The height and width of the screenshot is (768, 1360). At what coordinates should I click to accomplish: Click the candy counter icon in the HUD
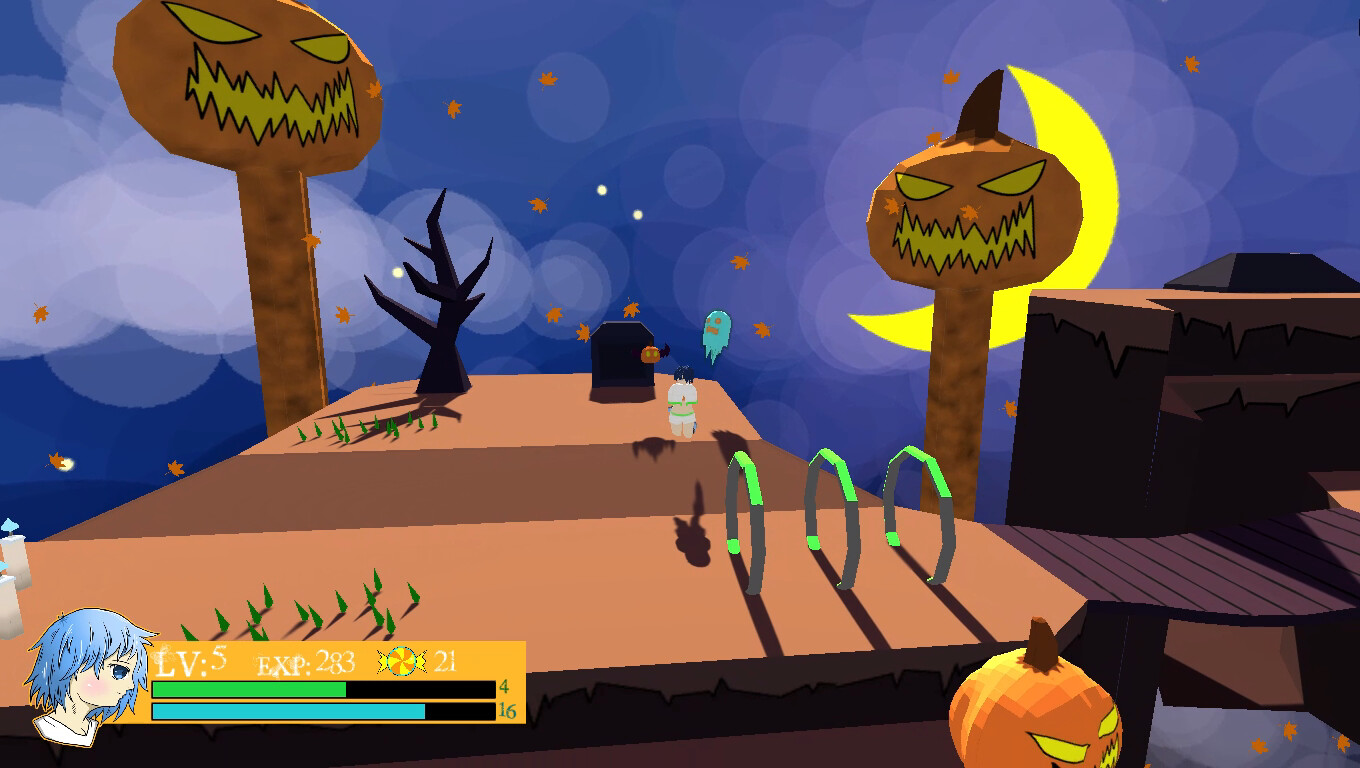(404, 661)
